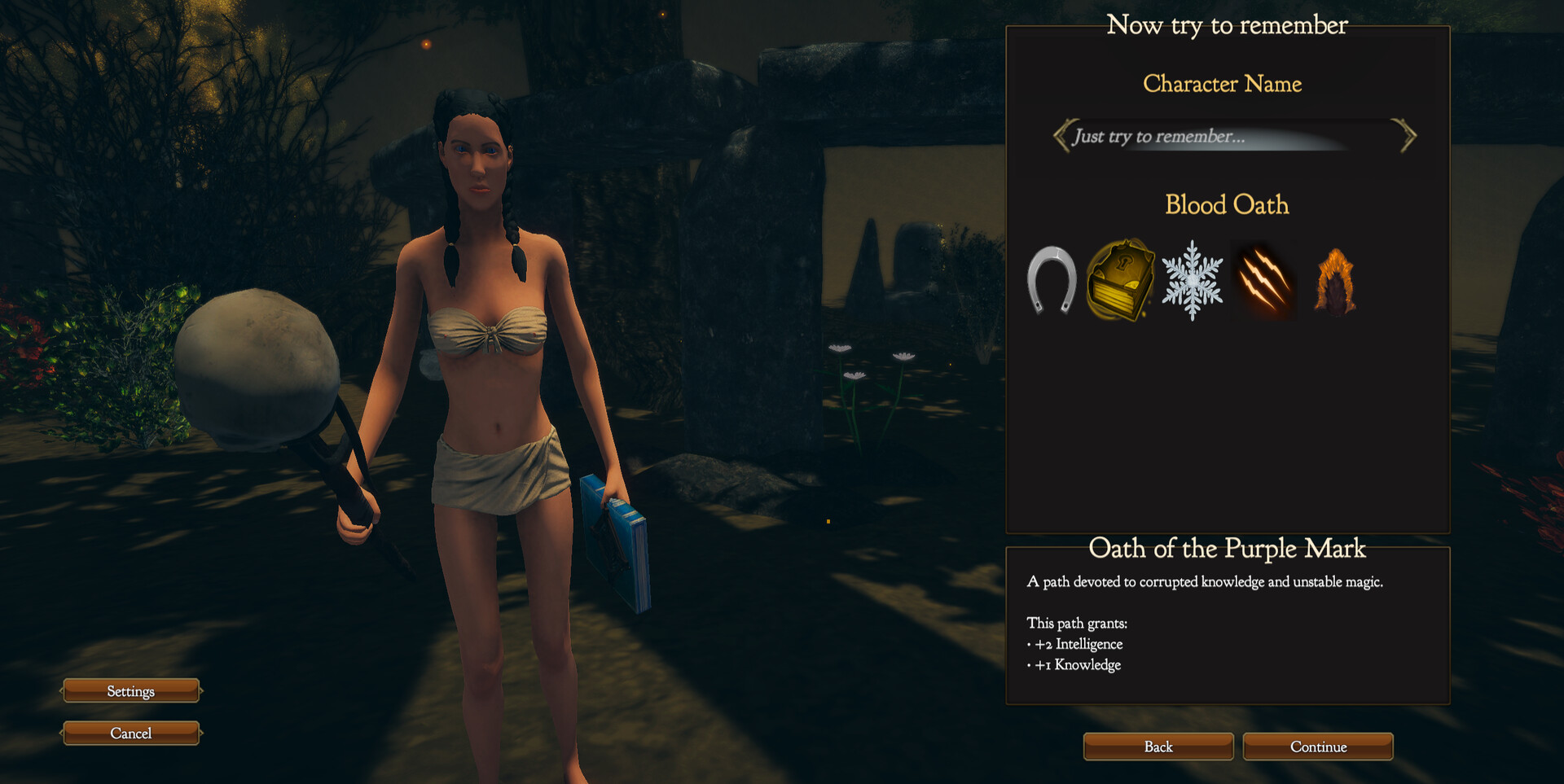
Task: Choose the golden locked book oath
Action: click(x=1122, y=281)
